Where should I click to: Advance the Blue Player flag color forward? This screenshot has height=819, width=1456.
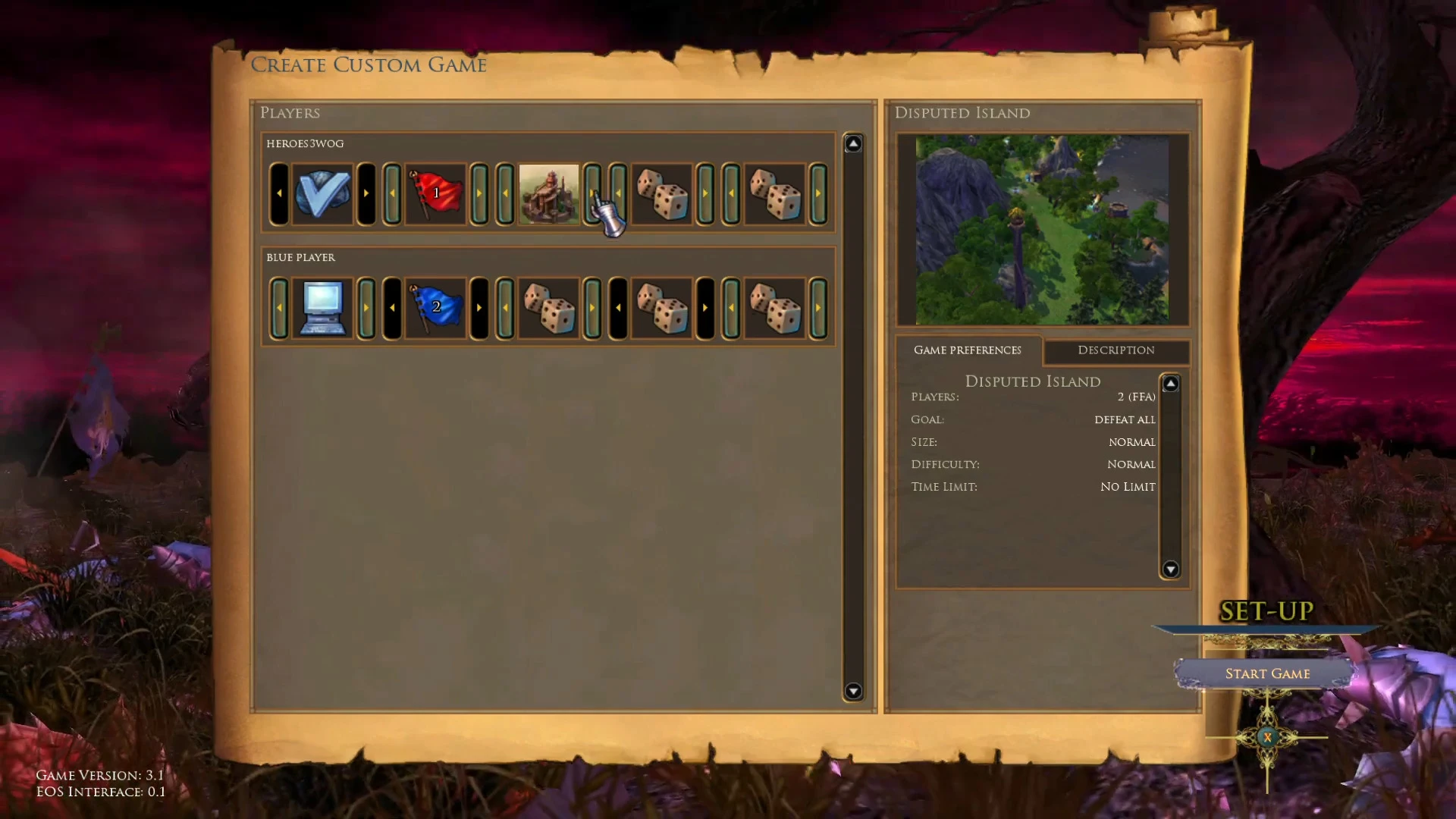click(x=479, y=307)
